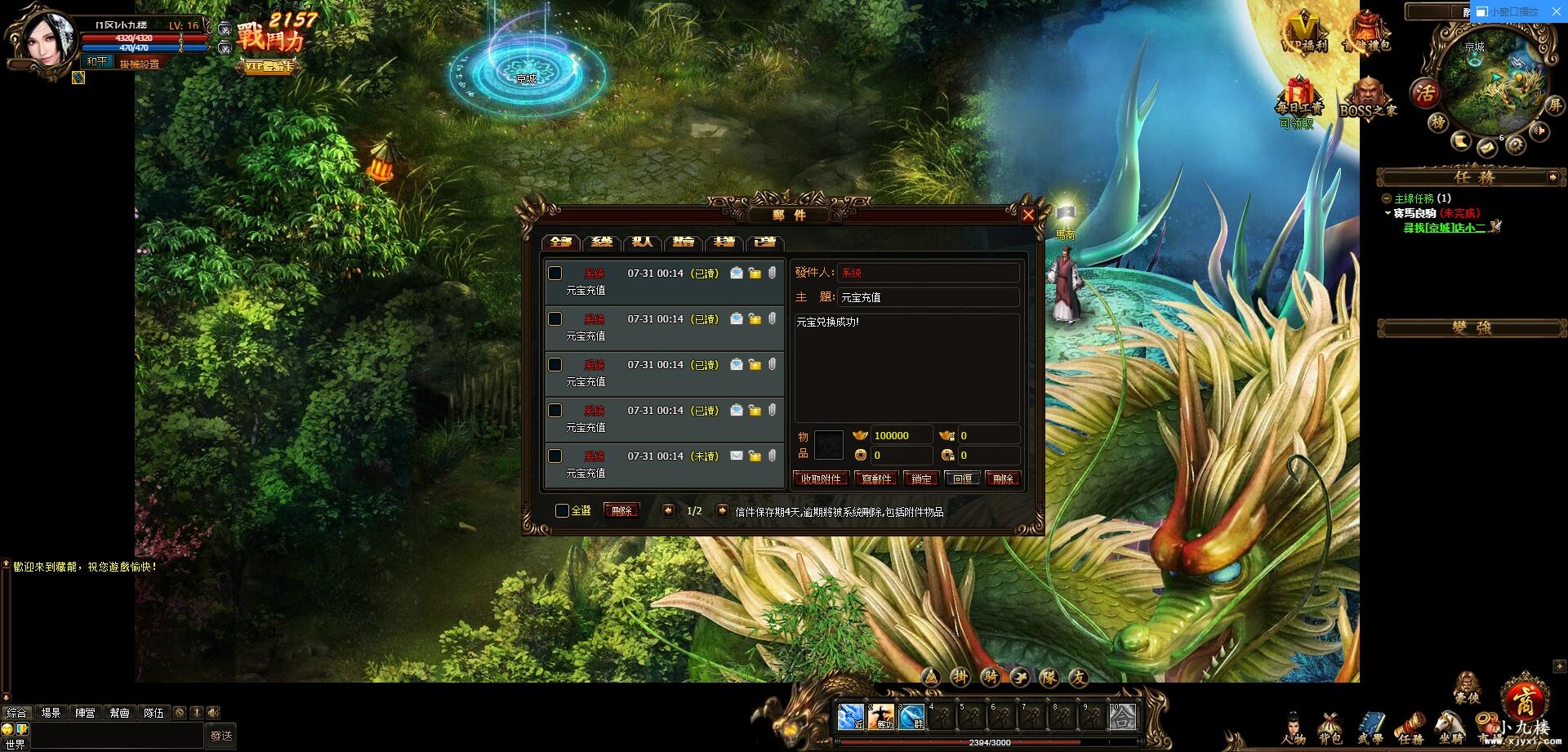The image size is (1568, 752).
Task: Click the 發送 chat send button
Action: (220, 736)
